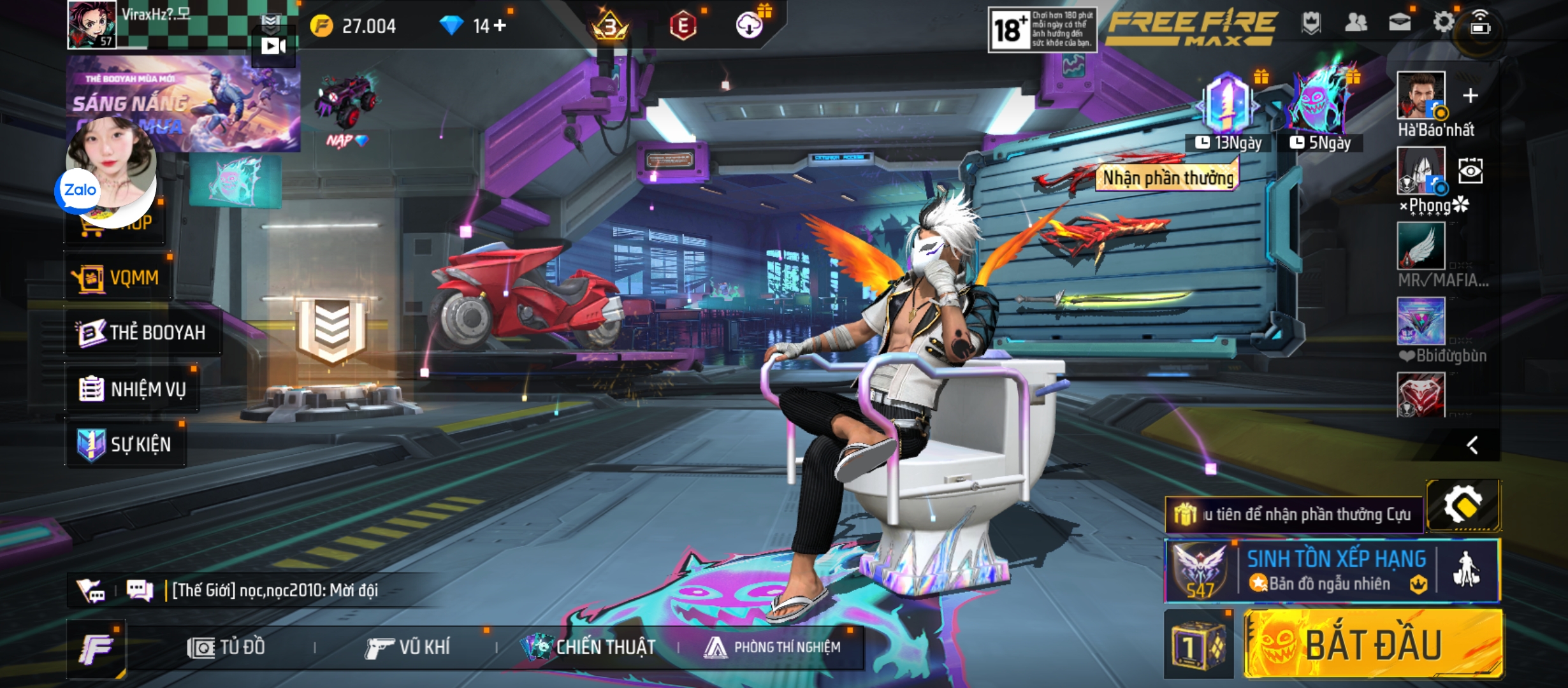1568x688 pixels.
Task: Open the TỦ ĐỒ wardrobe
Action: [227, 648]
